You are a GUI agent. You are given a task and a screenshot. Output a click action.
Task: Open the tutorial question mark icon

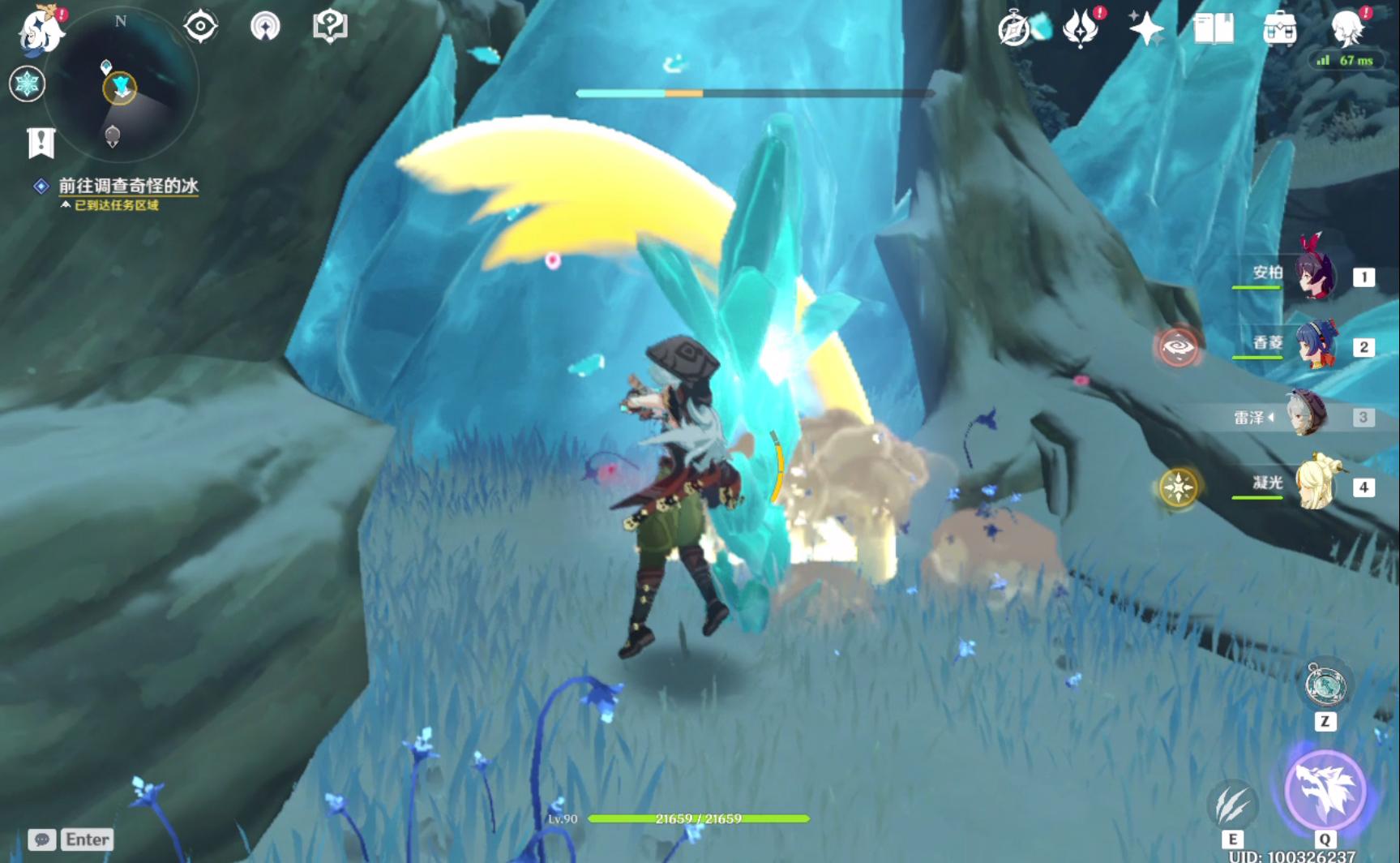(x=330, y=27)
